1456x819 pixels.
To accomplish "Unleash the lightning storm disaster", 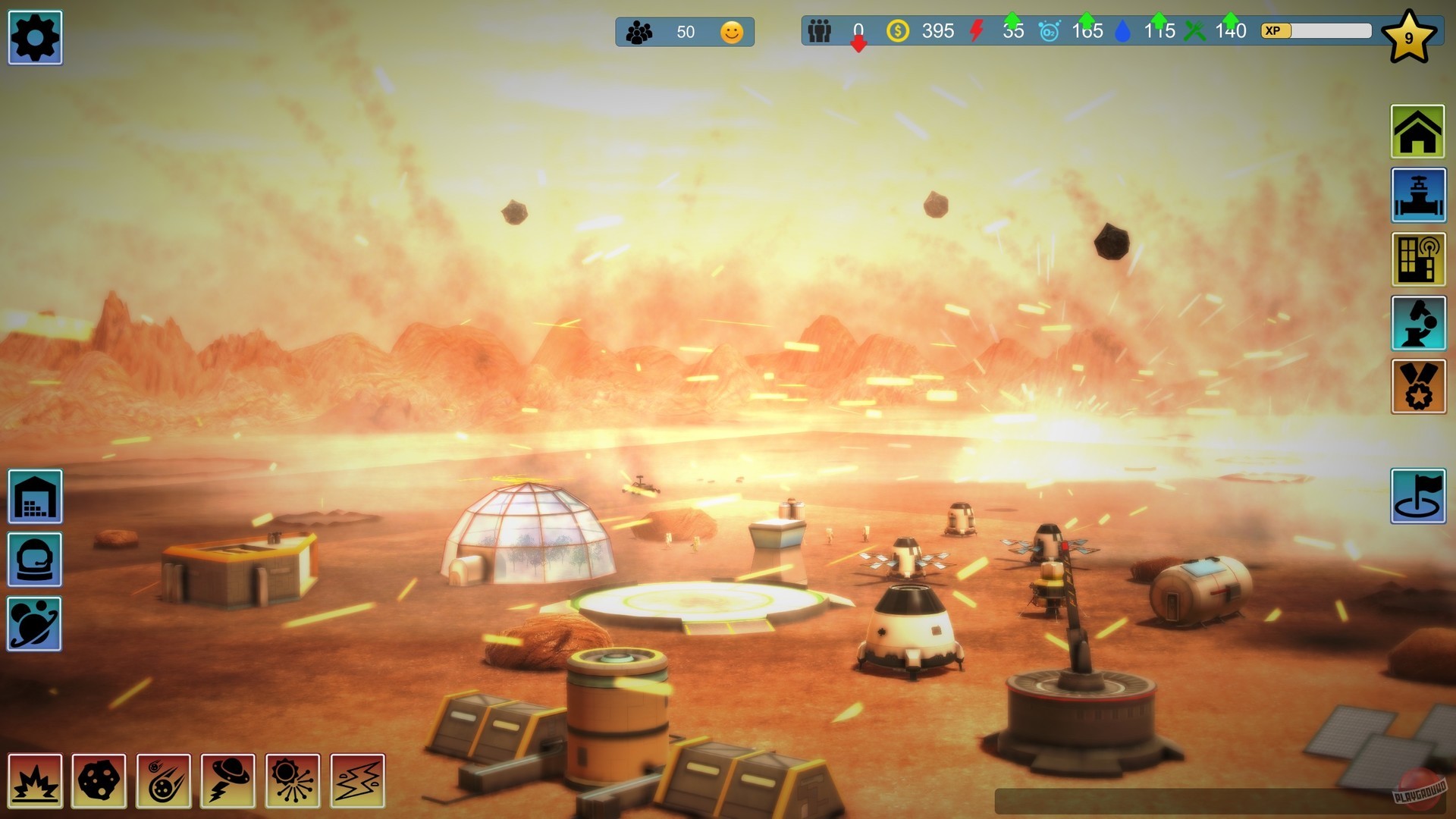I will [x=358, y=780].
